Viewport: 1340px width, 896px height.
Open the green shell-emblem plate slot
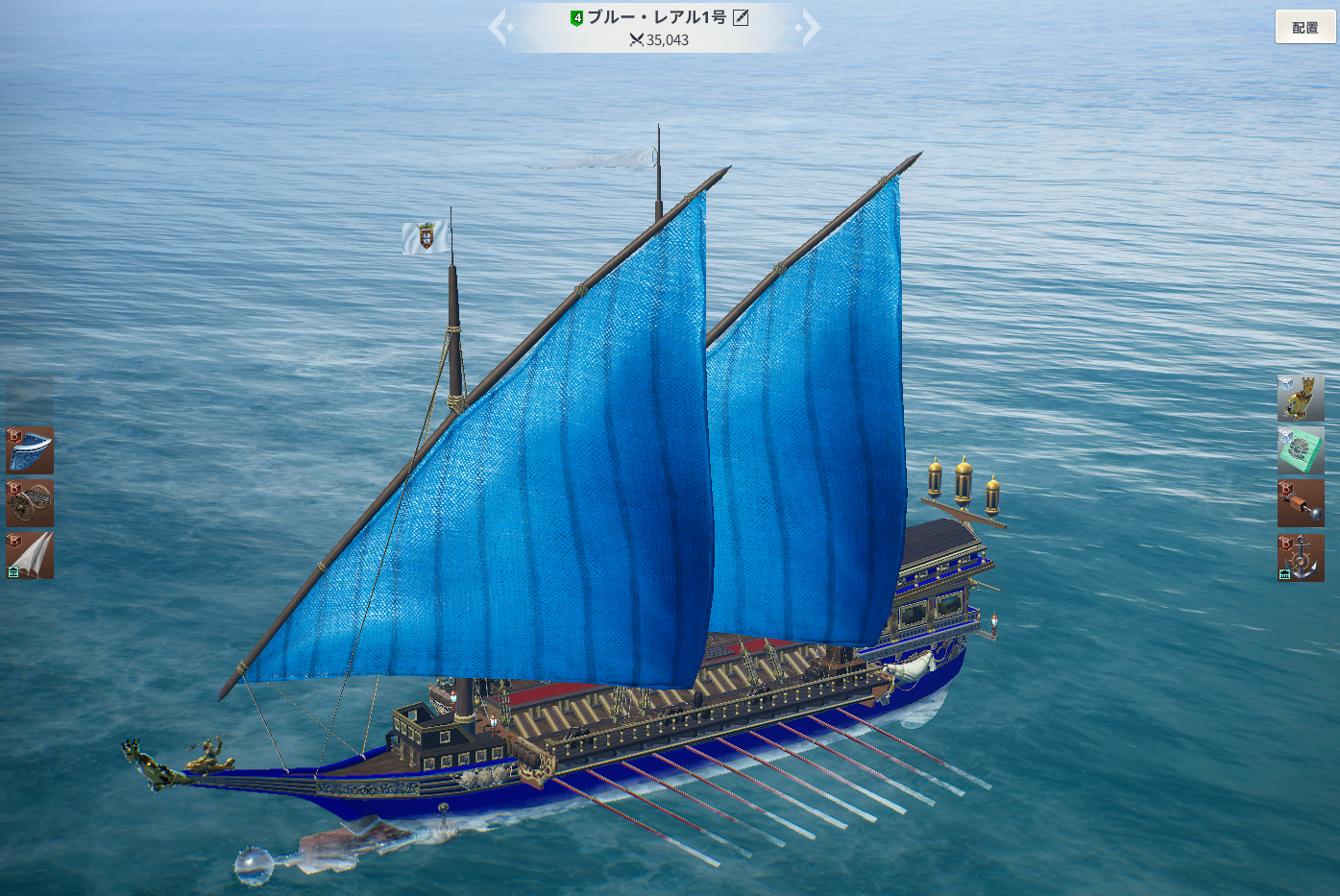click(1301, 450)
